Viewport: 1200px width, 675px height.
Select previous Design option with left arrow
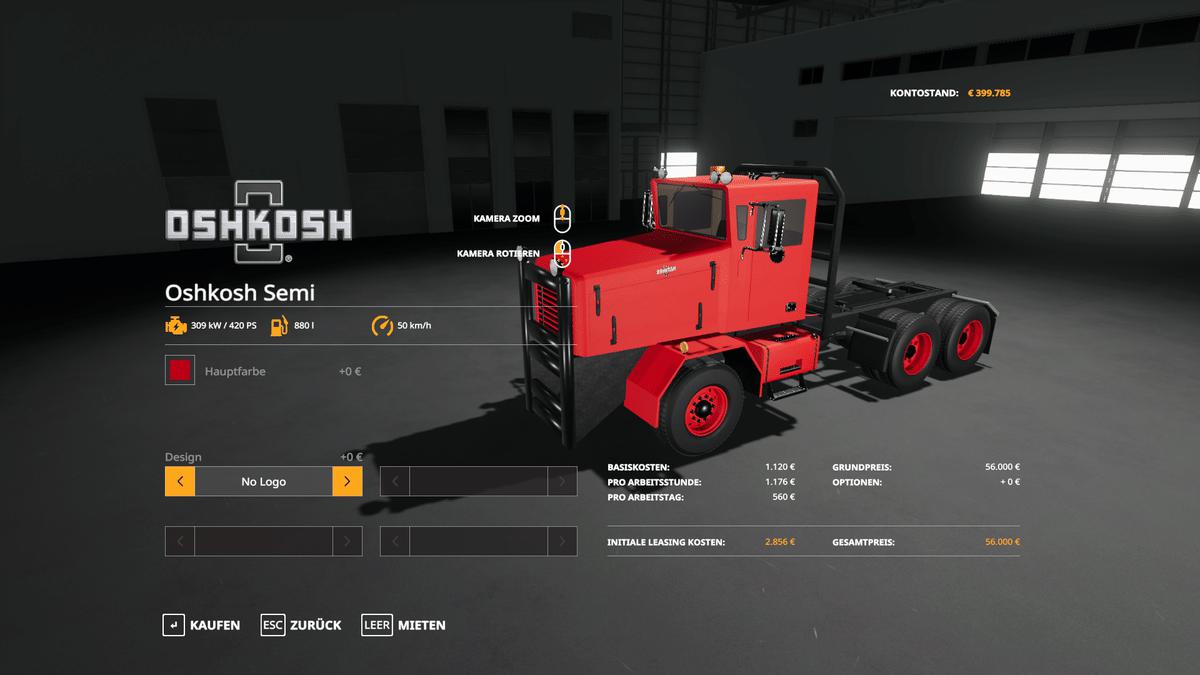(x=180, y=481)
